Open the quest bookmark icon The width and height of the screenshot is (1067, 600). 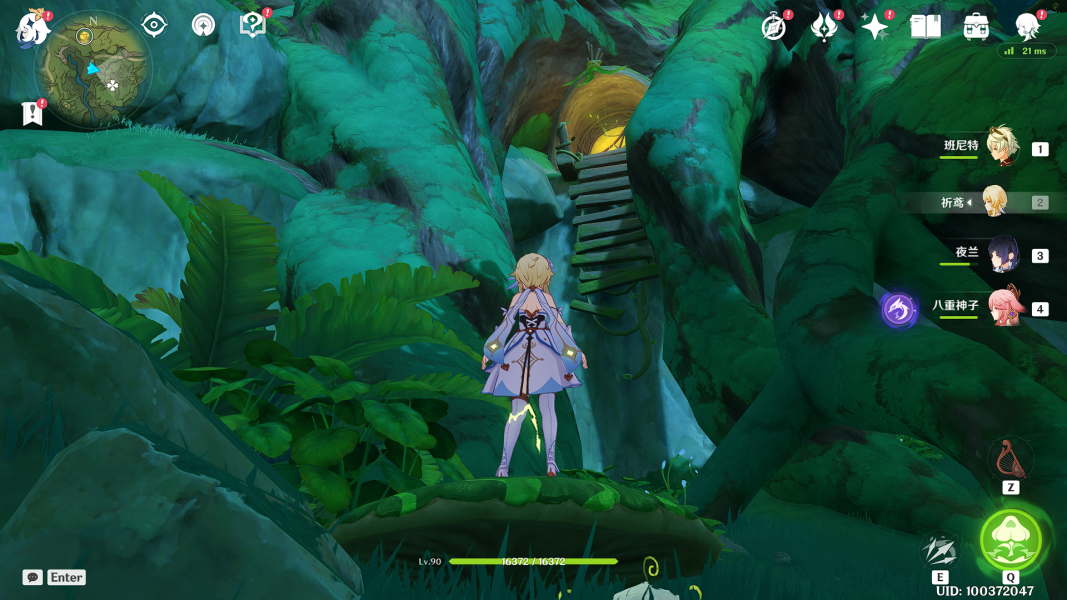[32, 114]
